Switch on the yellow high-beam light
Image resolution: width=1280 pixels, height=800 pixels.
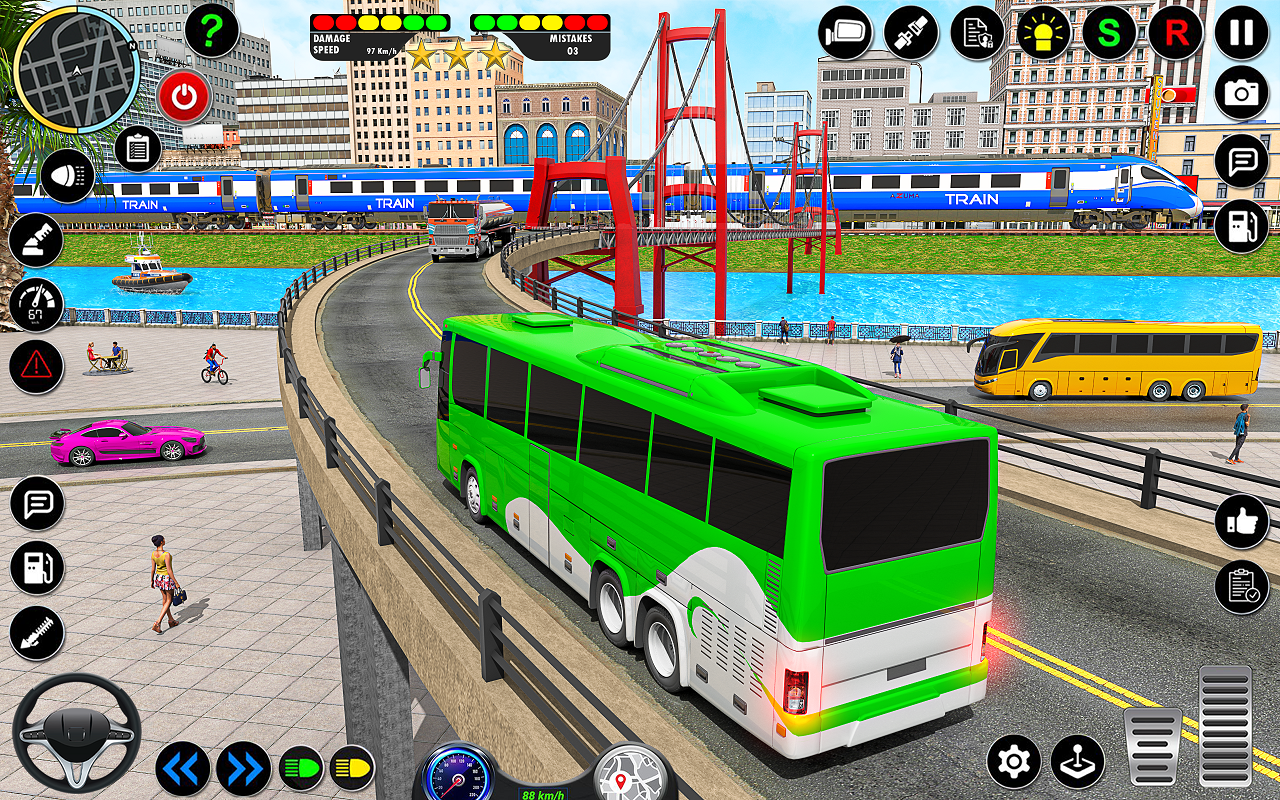click(x=352, y=768)
